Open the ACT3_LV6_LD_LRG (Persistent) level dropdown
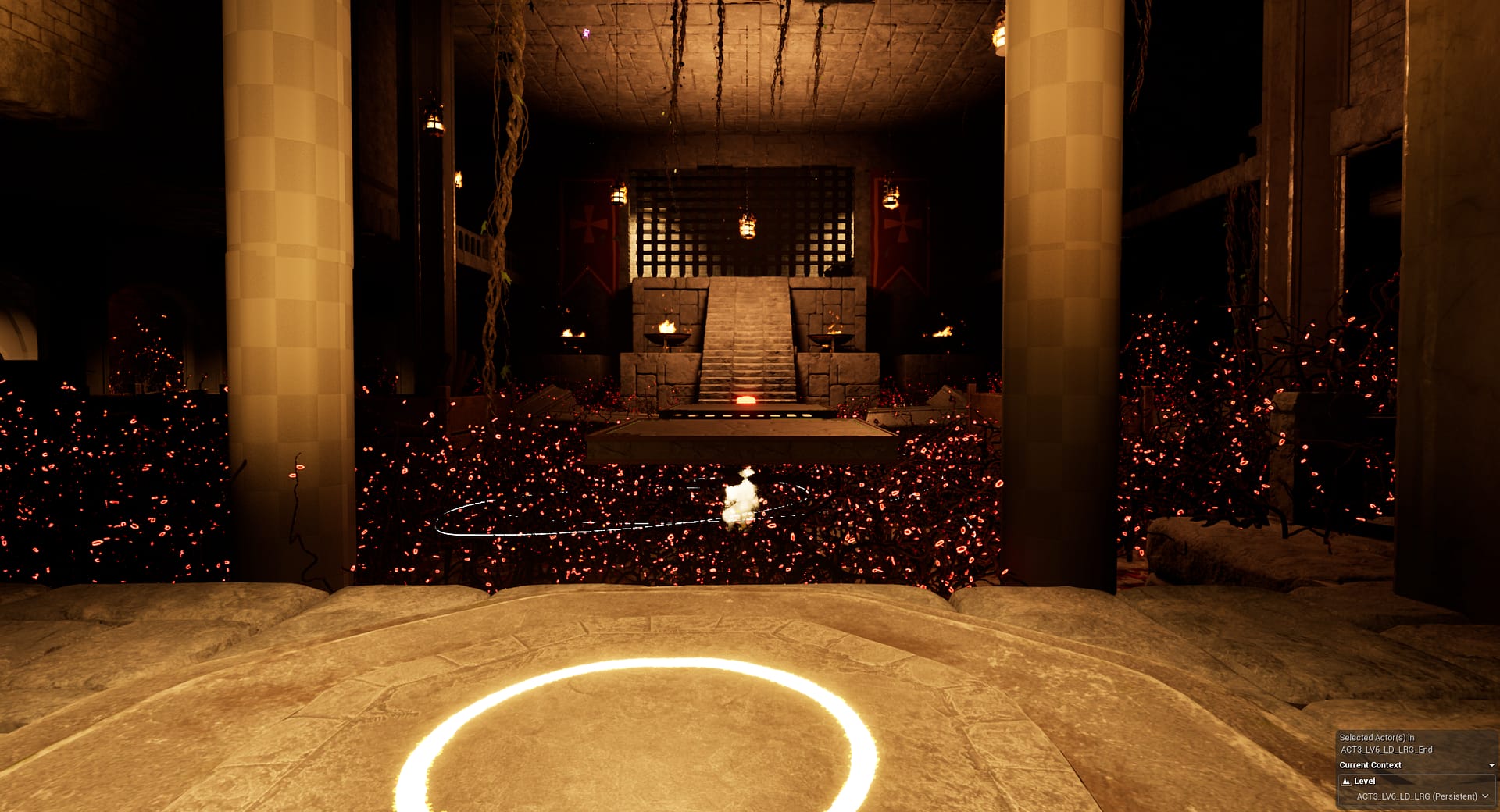The height and width of the screenshot is (812, 1500). (x=1484, y=796)
